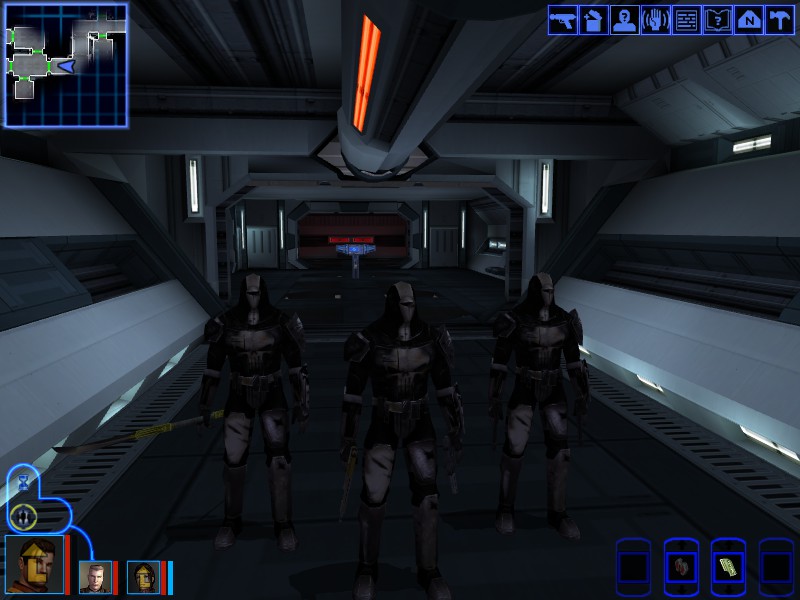Switch to the blond male companion portrait

click(95, 577)
